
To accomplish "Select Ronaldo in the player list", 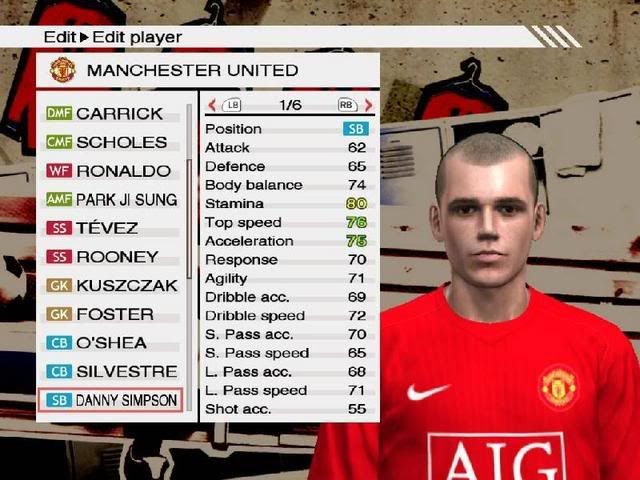I will tap(112, 171).
